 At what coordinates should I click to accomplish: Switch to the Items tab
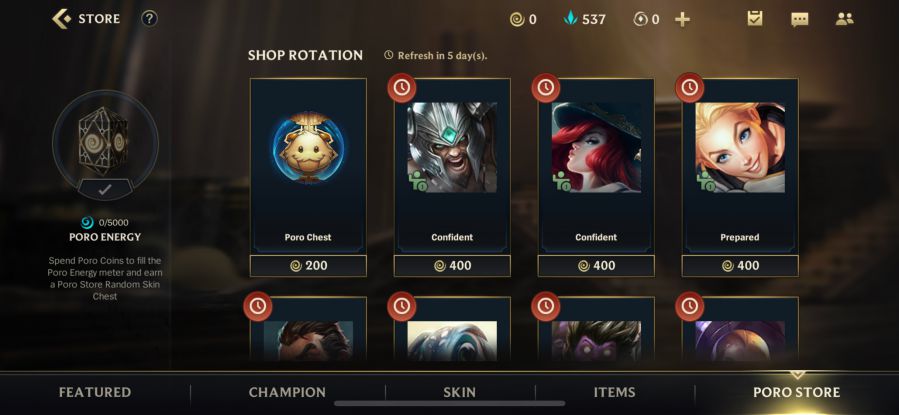pos(615,392)
